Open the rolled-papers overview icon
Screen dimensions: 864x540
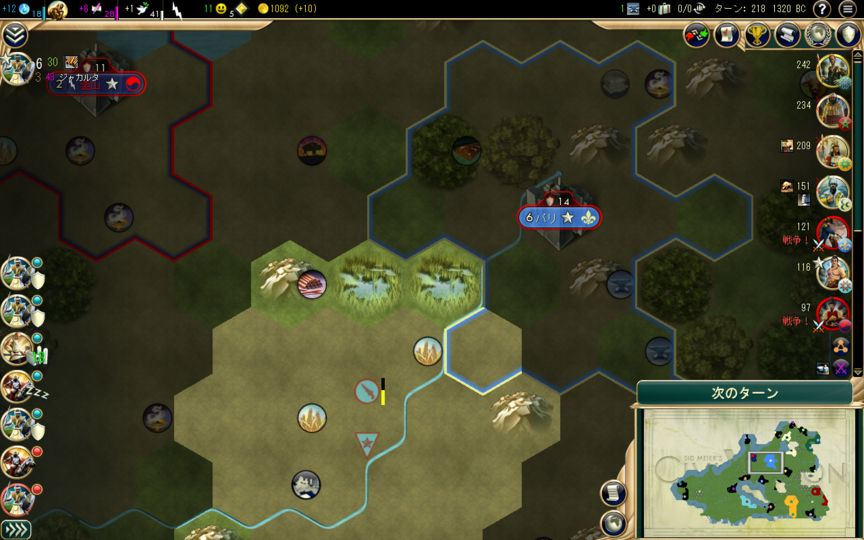coord(788,36)
